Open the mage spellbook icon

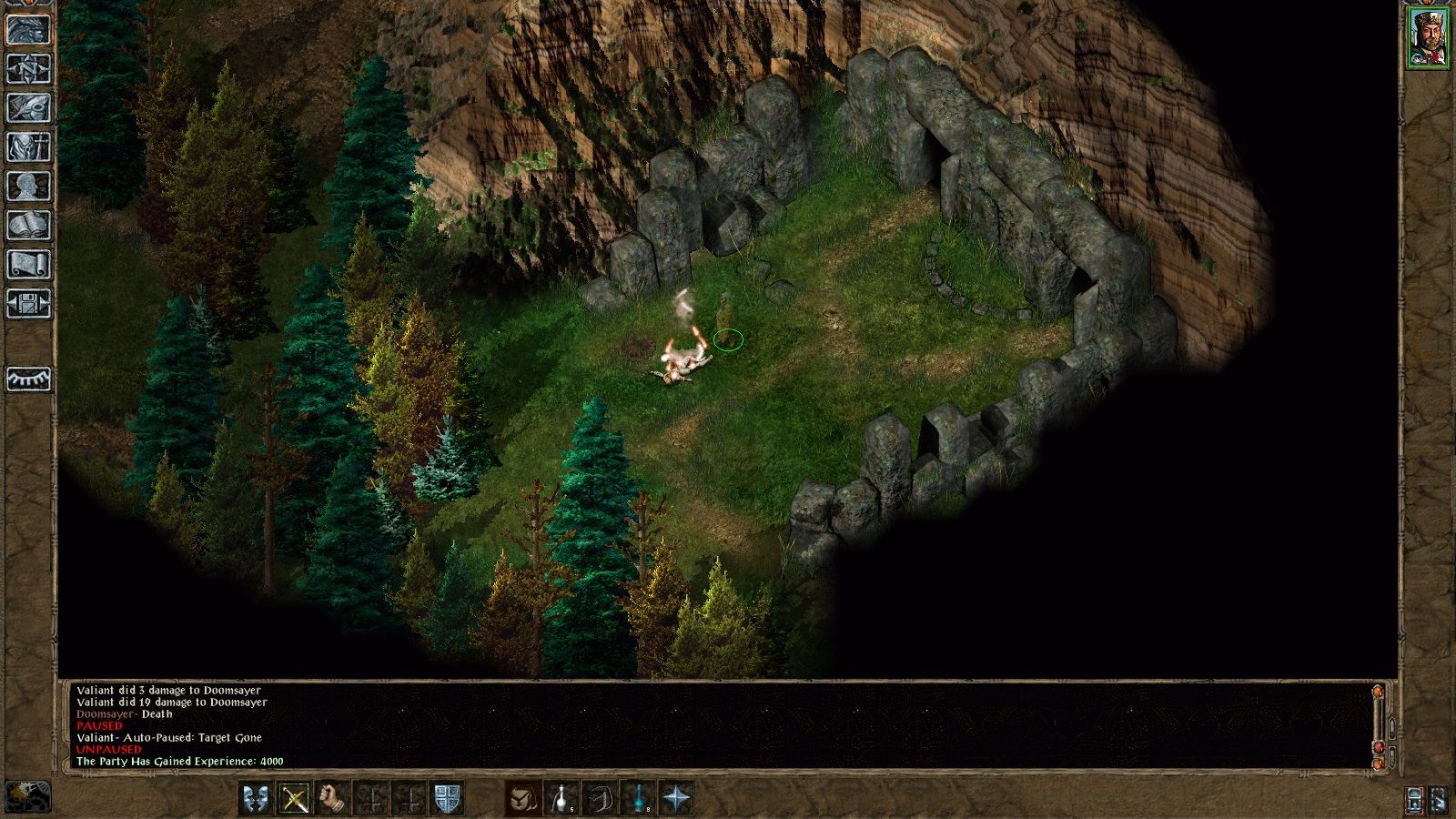[27, 223]
